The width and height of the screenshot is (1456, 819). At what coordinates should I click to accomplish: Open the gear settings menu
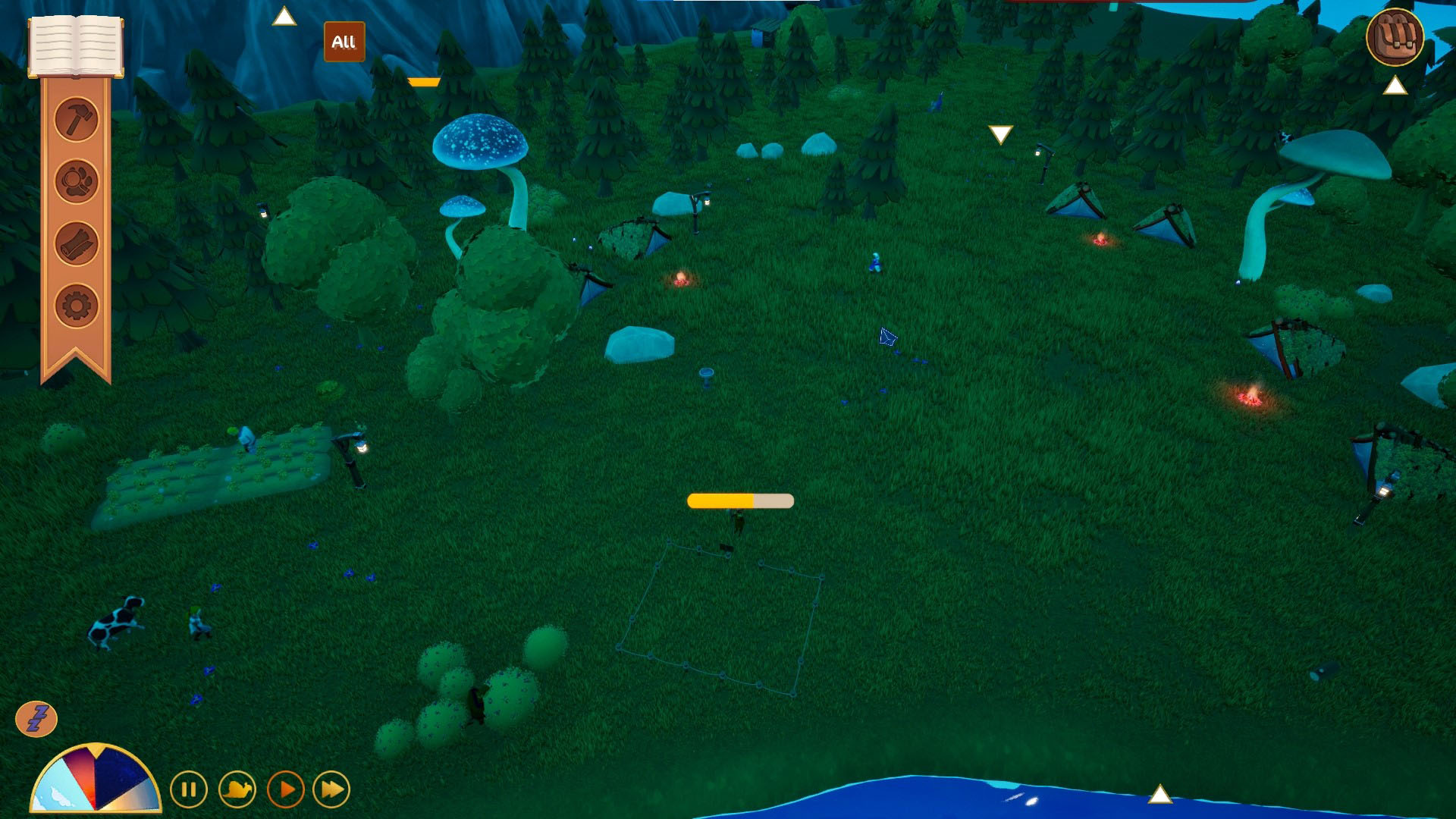click(x=77, y=306)
